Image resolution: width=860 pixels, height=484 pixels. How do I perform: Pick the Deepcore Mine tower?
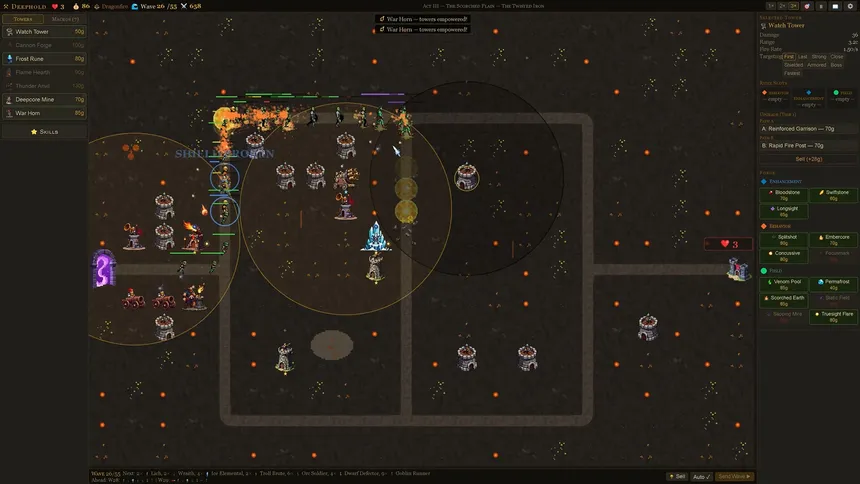(x=44, y=100)
